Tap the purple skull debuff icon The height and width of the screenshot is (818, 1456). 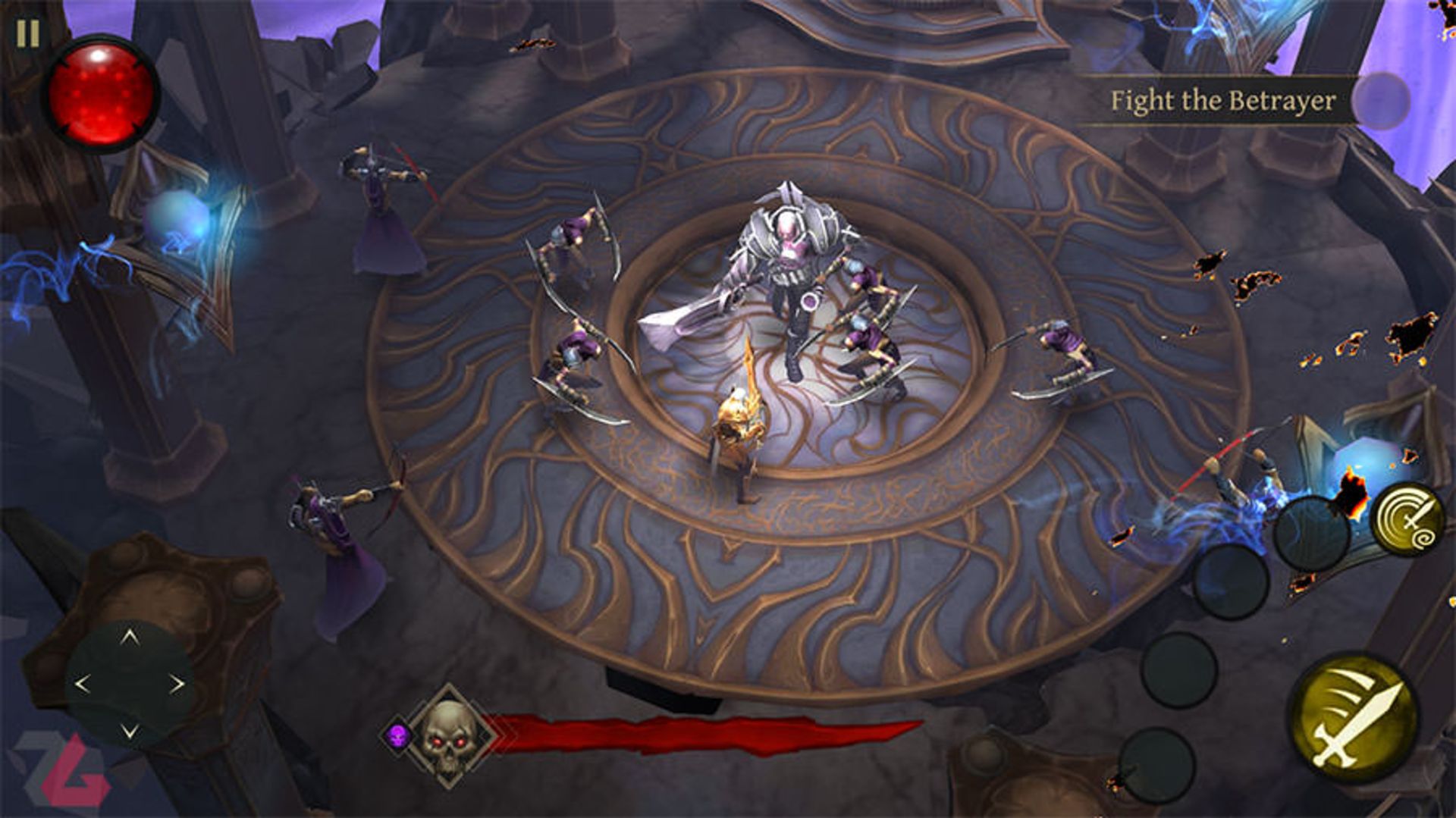397,734
